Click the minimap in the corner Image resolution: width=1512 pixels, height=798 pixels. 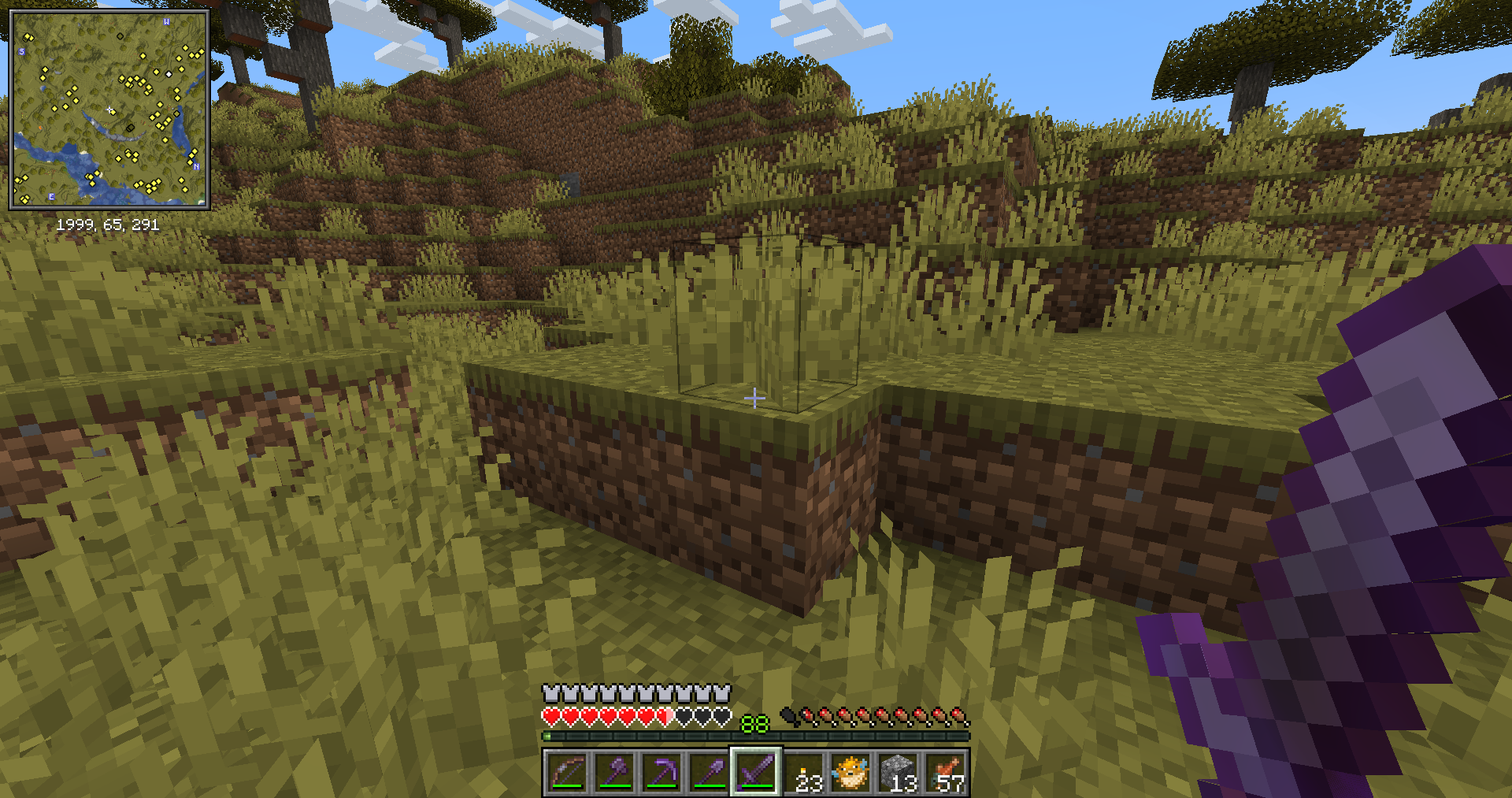[x=109, y=109]
